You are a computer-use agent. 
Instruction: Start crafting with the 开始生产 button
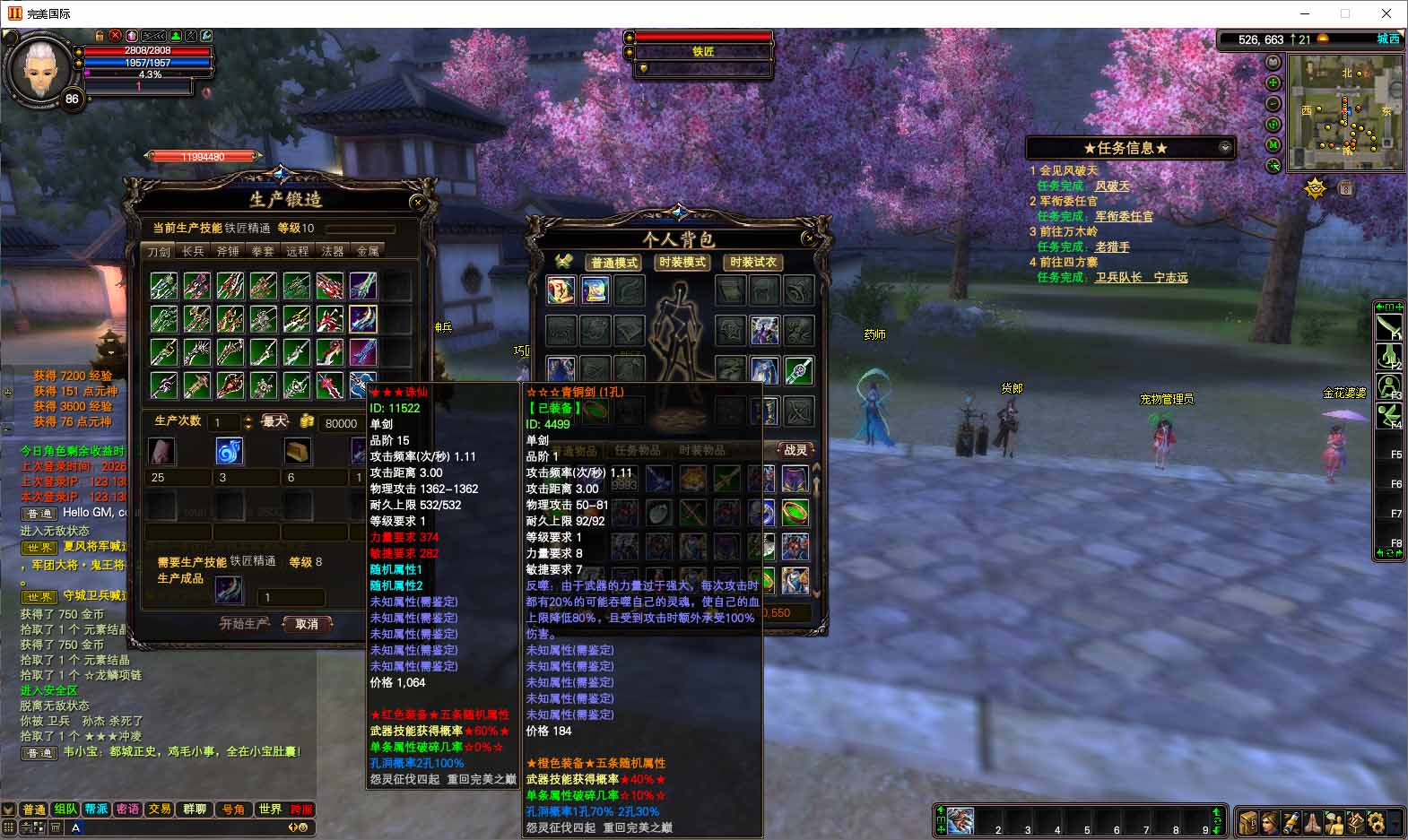point(244,624)
